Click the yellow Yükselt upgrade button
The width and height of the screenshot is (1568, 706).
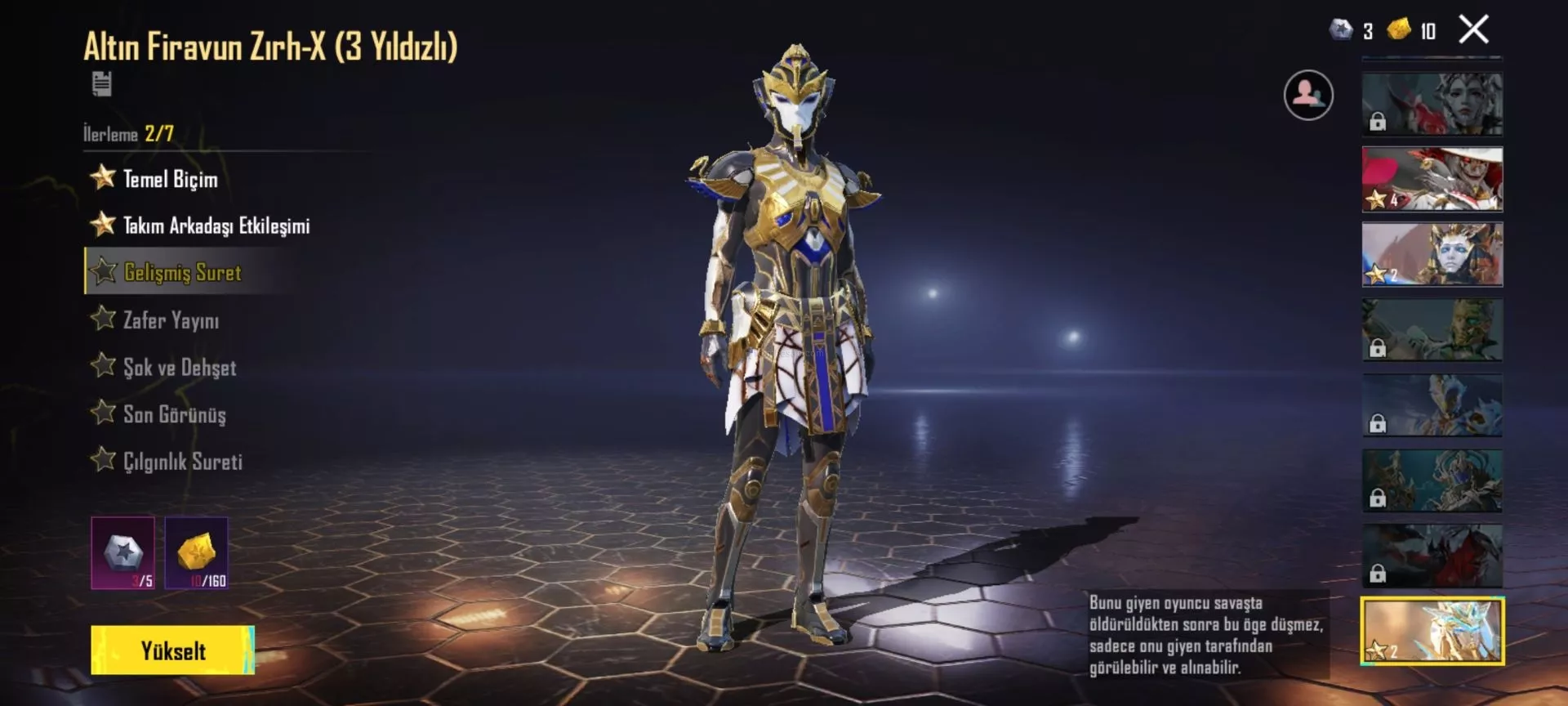(172, 650)
